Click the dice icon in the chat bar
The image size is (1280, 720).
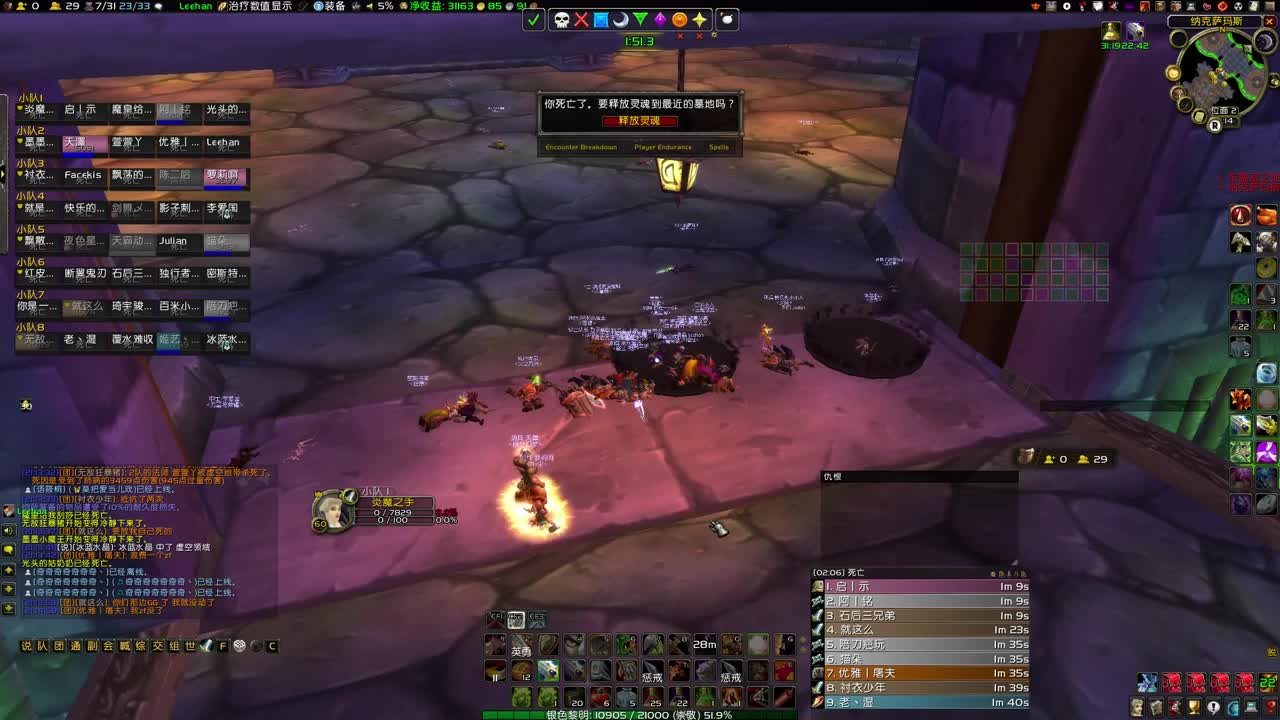pos(238,645)
